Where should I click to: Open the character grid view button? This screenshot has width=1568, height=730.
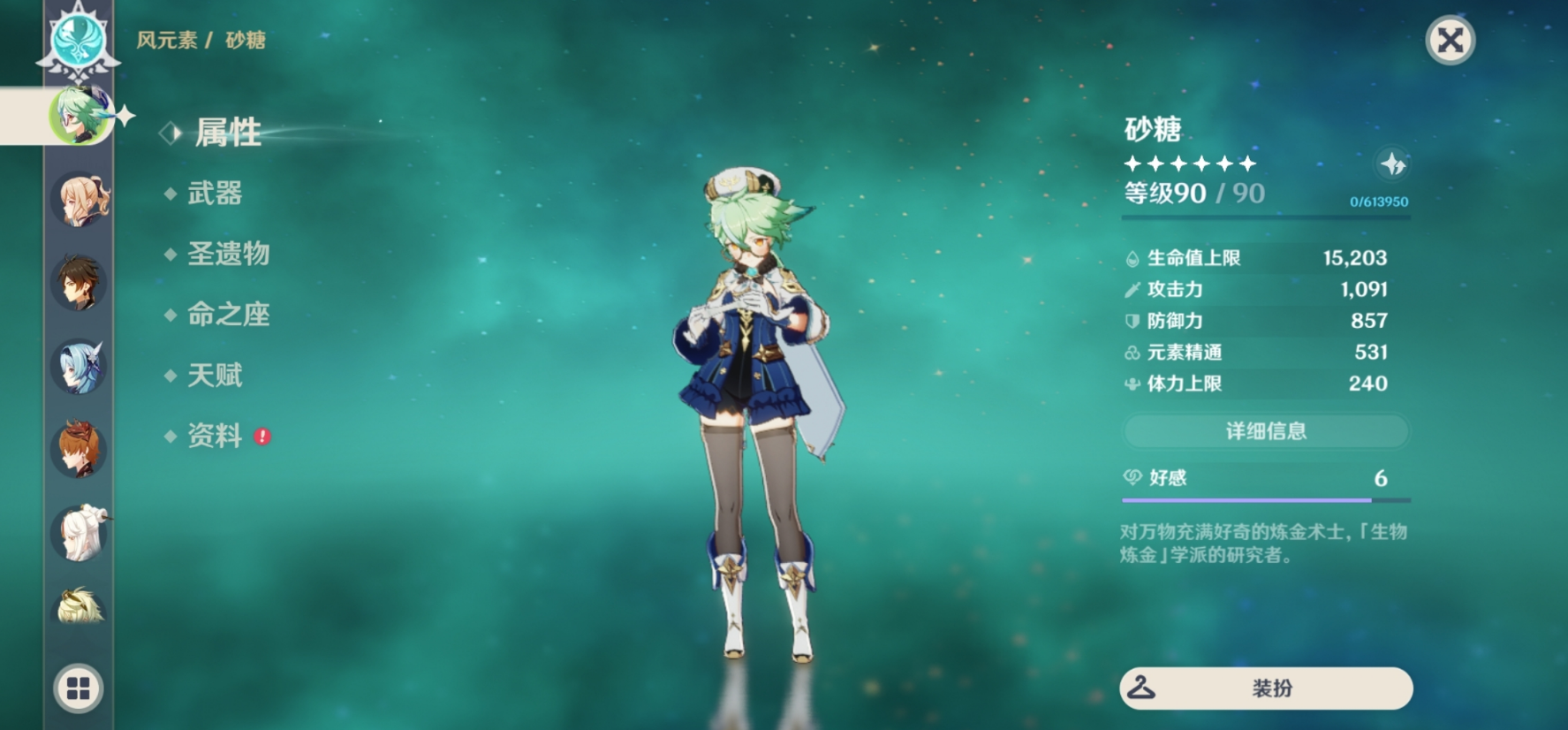point(79,688)
